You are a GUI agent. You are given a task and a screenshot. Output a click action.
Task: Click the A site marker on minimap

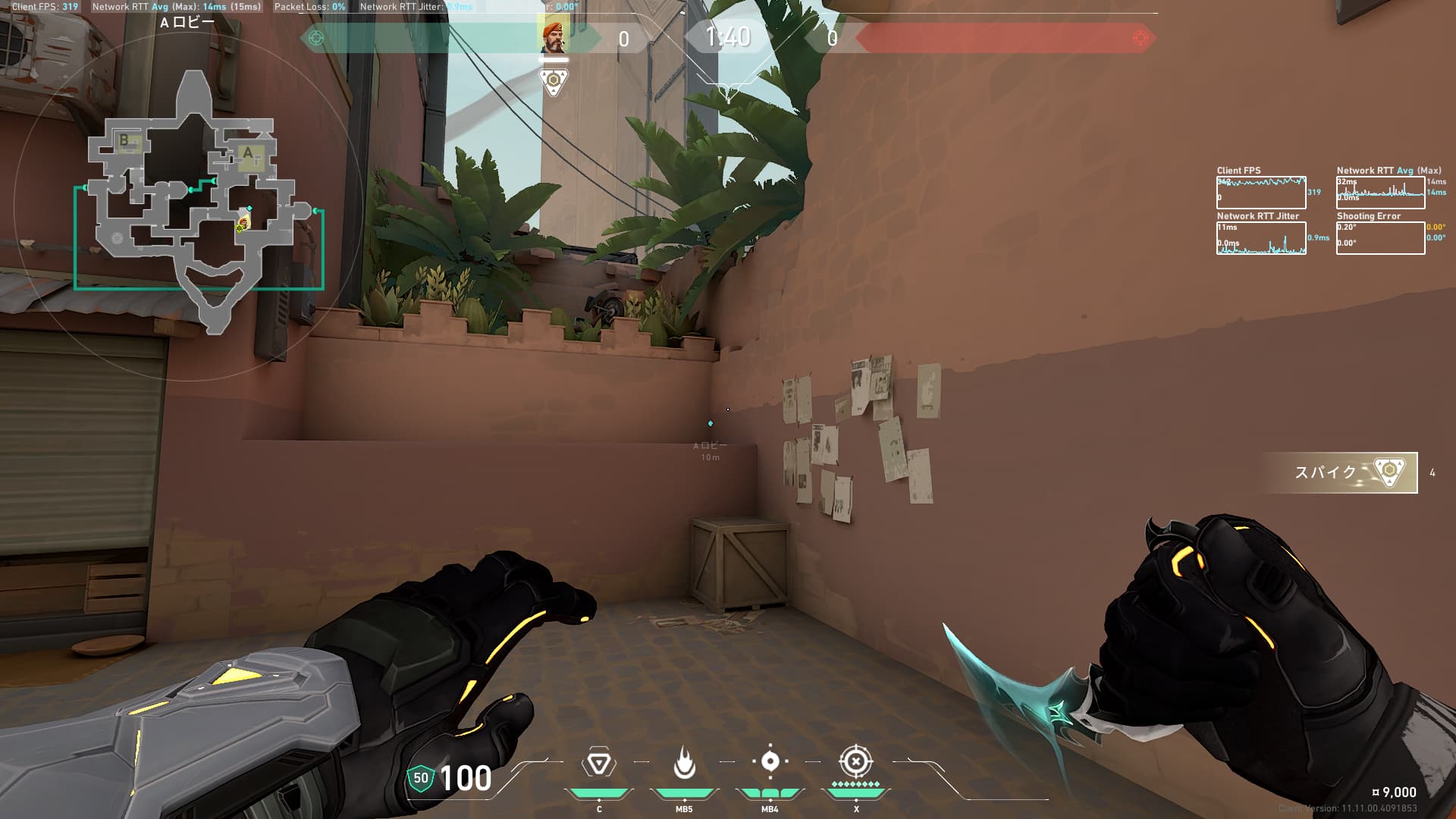[x=248, y=153]
